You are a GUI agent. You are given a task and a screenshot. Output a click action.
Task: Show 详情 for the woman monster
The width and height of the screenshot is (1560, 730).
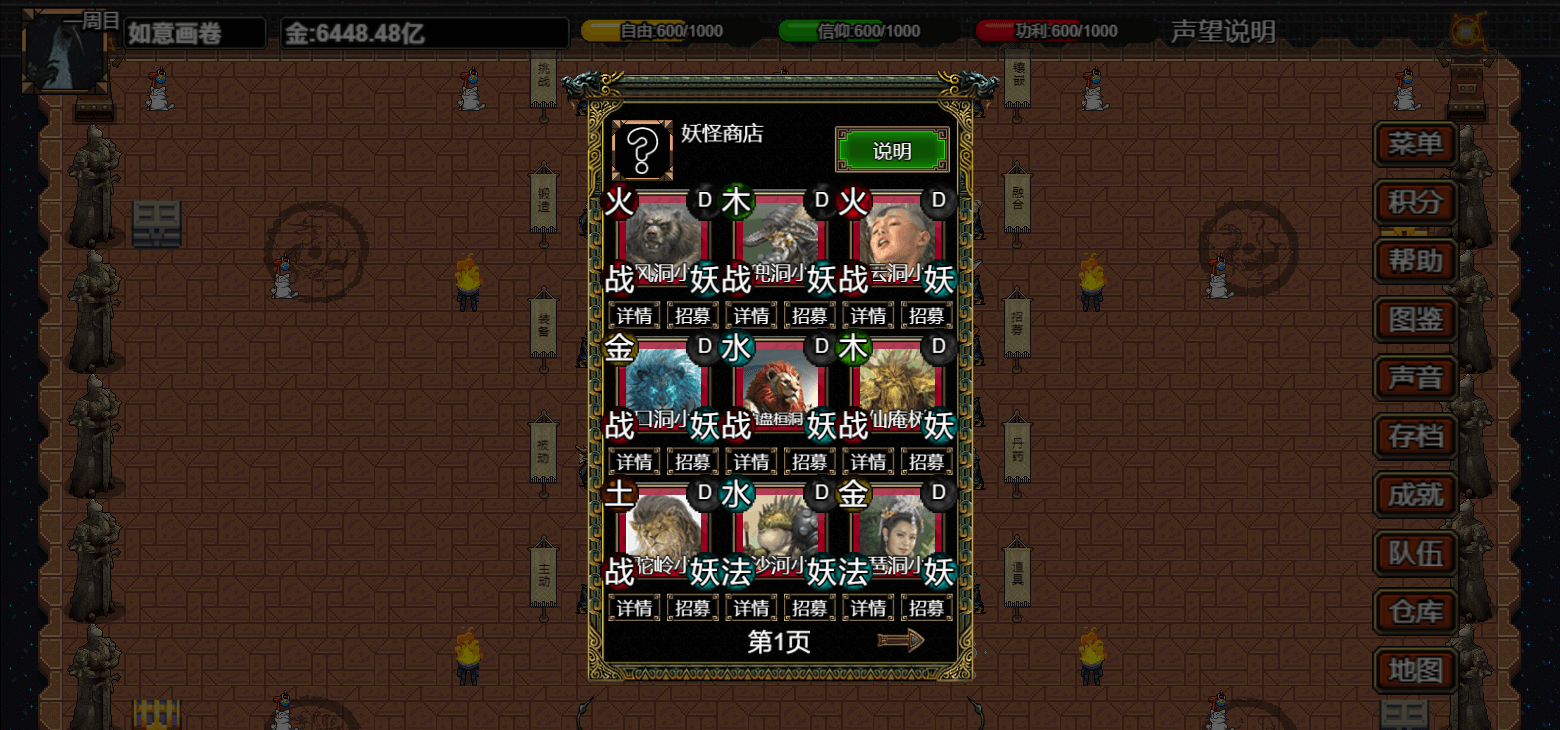click(868, 608)
